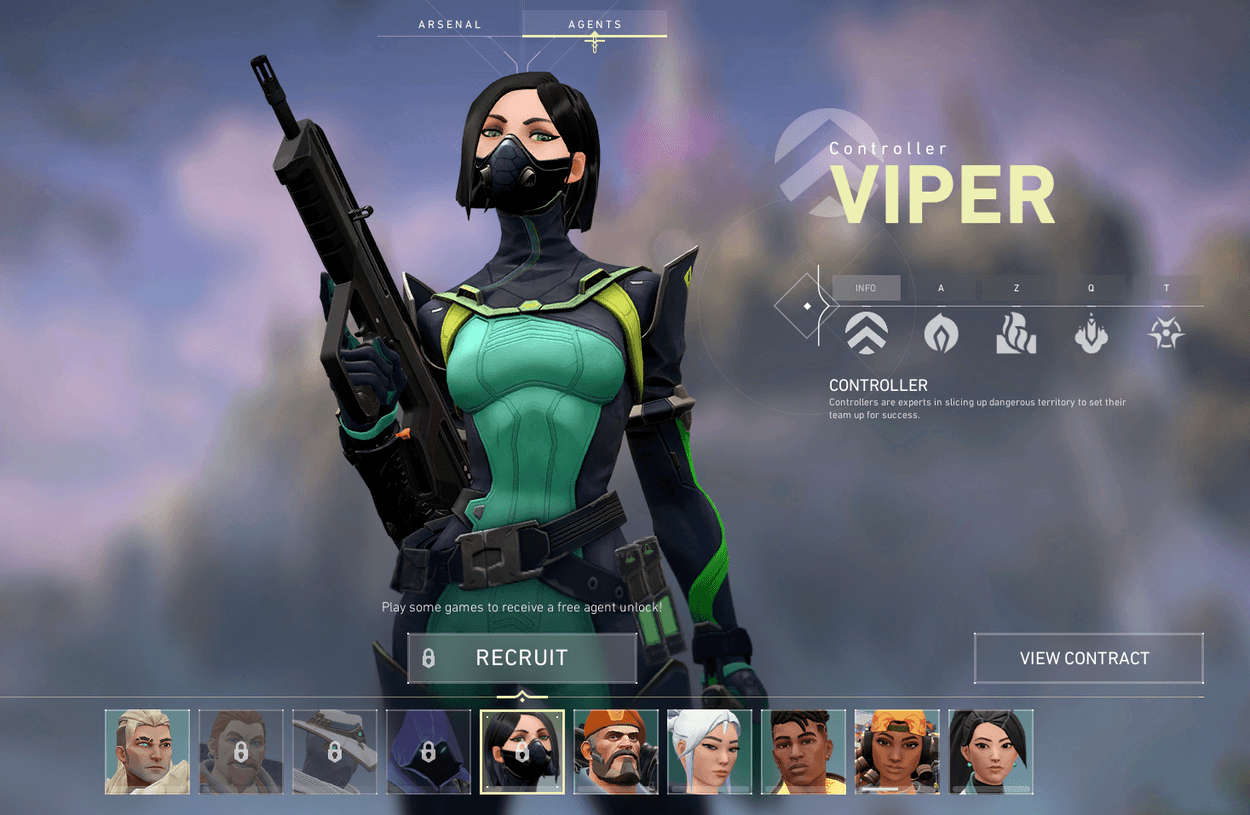Pick the Phoenix agent portrait

pyautogui.click(x=804, y=752)
